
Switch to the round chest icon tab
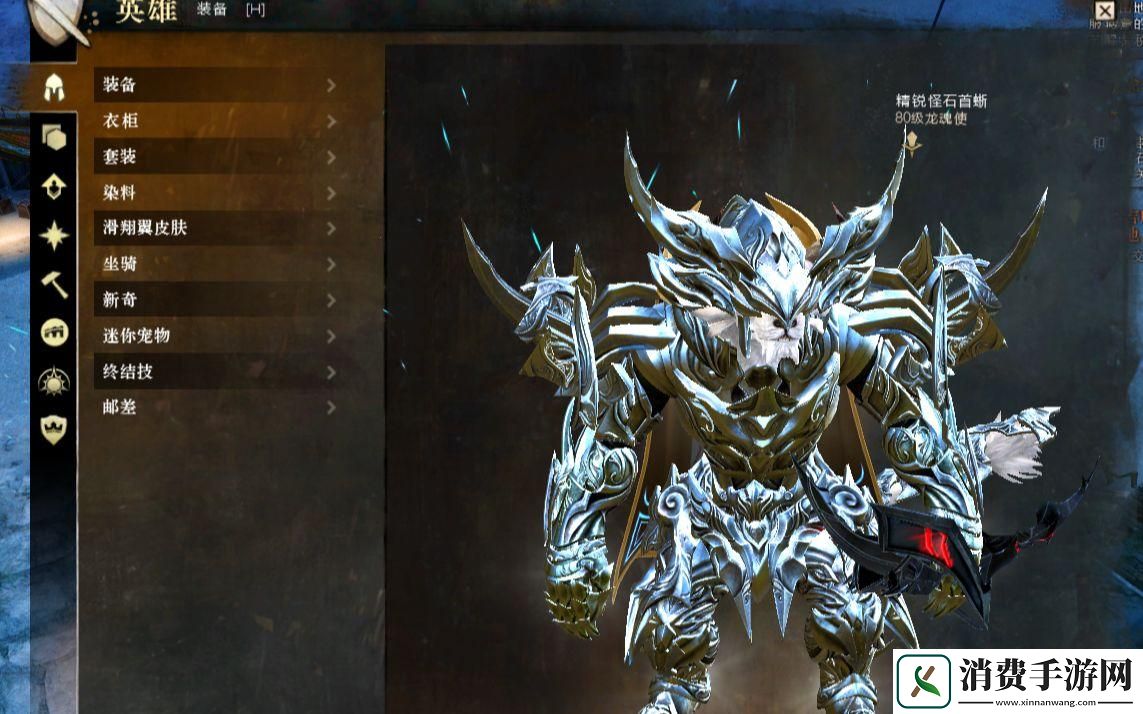54,333
